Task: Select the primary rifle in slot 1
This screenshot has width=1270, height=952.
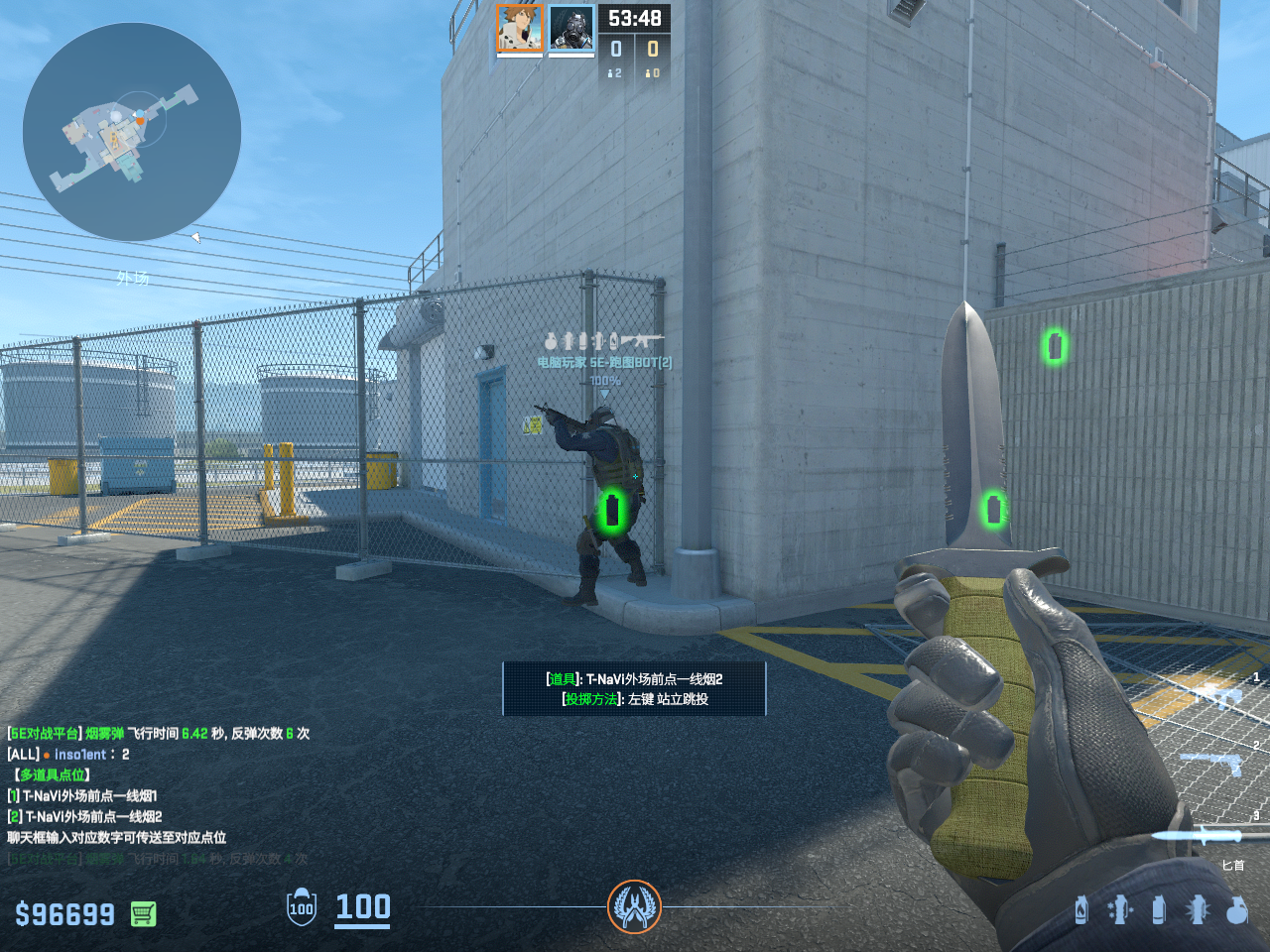Action: pos(1213,693)
